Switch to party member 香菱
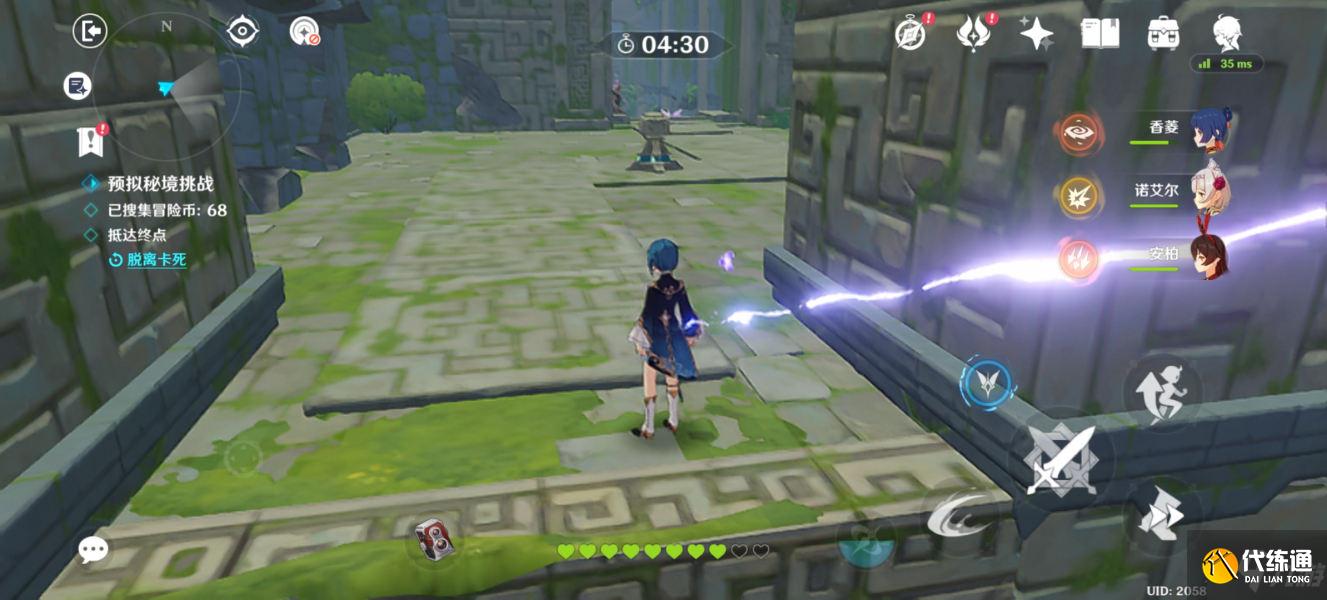The height and width of the screenshot is (600, 1327). (1208, 131)
